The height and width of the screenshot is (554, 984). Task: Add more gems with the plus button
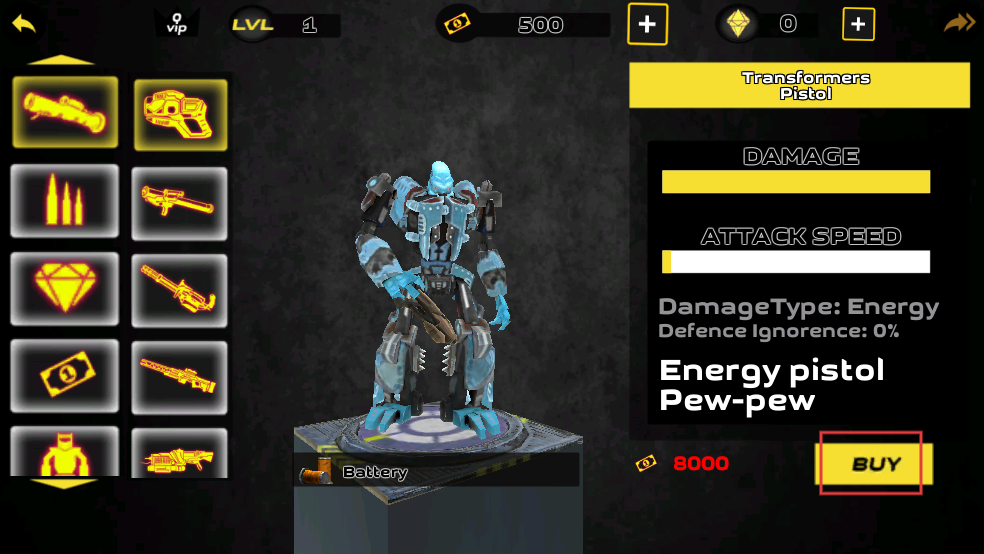pyautogui.click(x=858, y=24)
